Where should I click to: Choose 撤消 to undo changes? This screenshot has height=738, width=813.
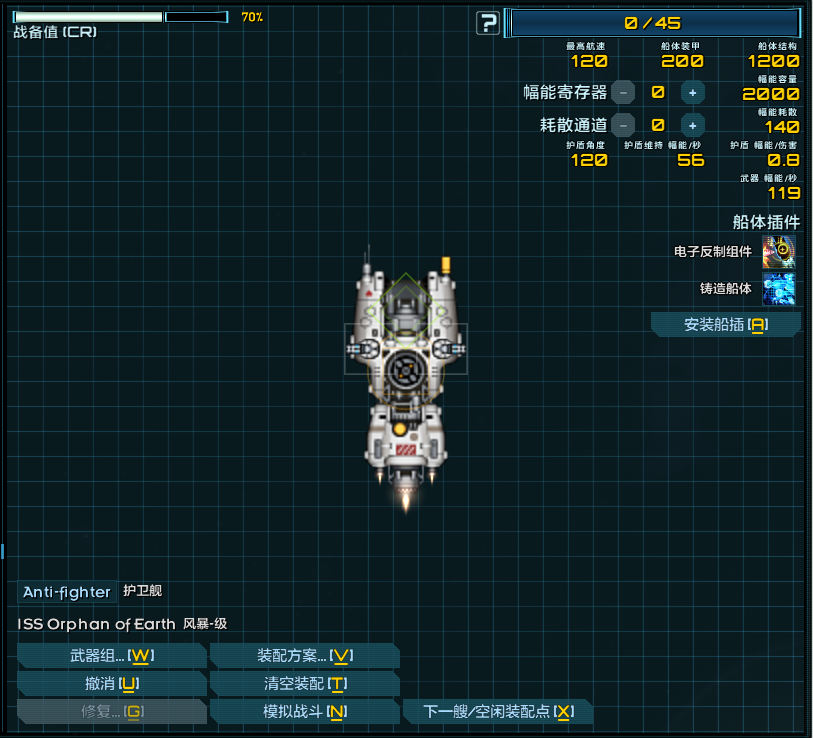[111, 684]
